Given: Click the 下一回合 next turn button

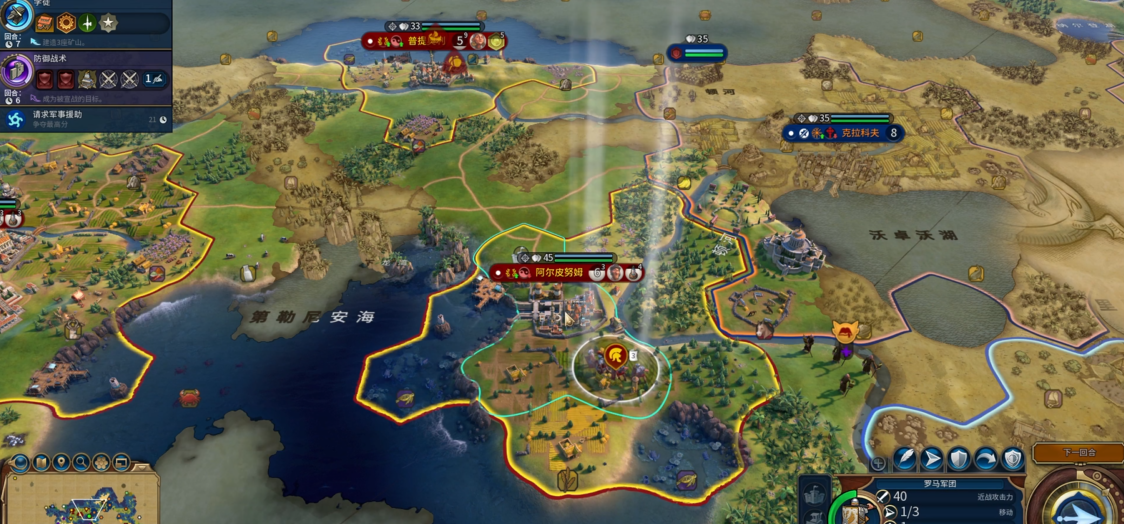Looking at the screenshot, I should click(1064, 453).
